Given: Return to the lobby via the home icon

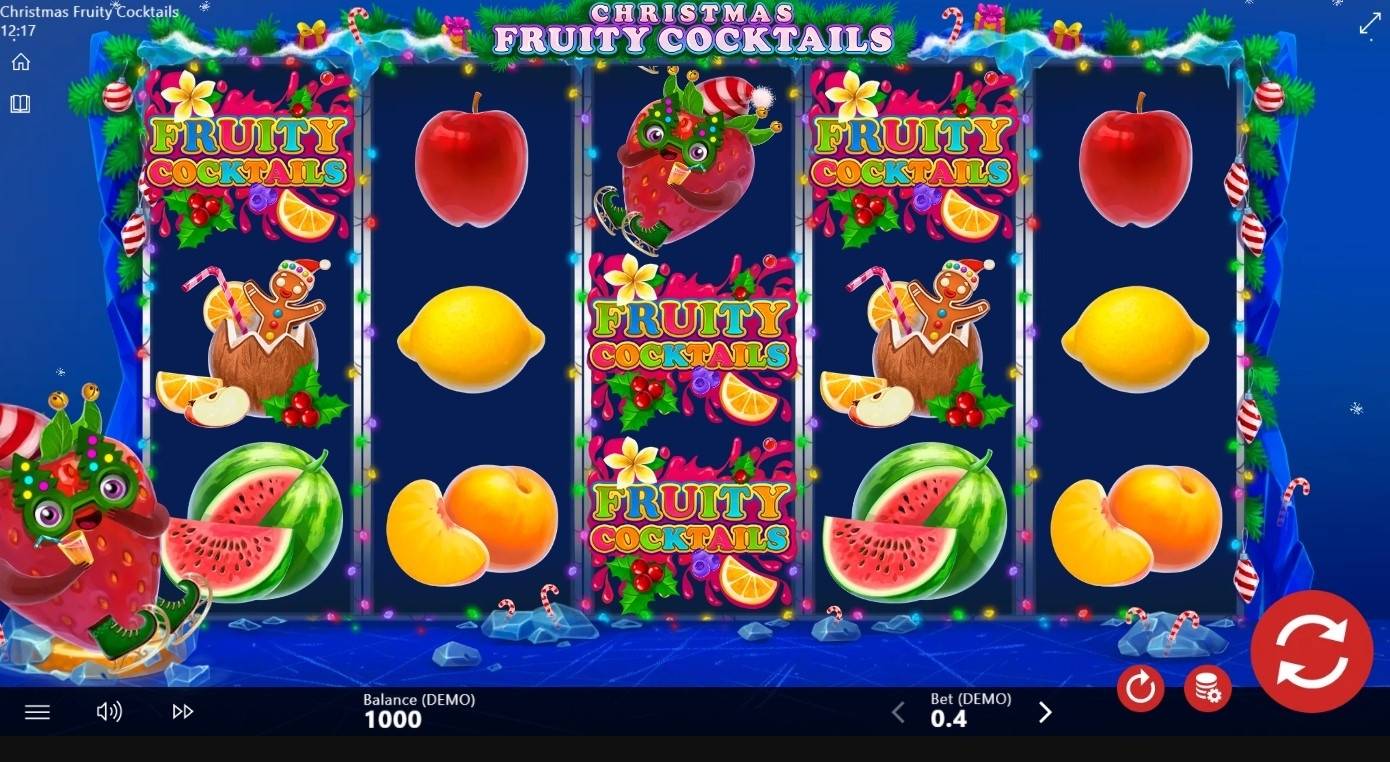Looking at the screenshot, I should click(x=21, y=61).
